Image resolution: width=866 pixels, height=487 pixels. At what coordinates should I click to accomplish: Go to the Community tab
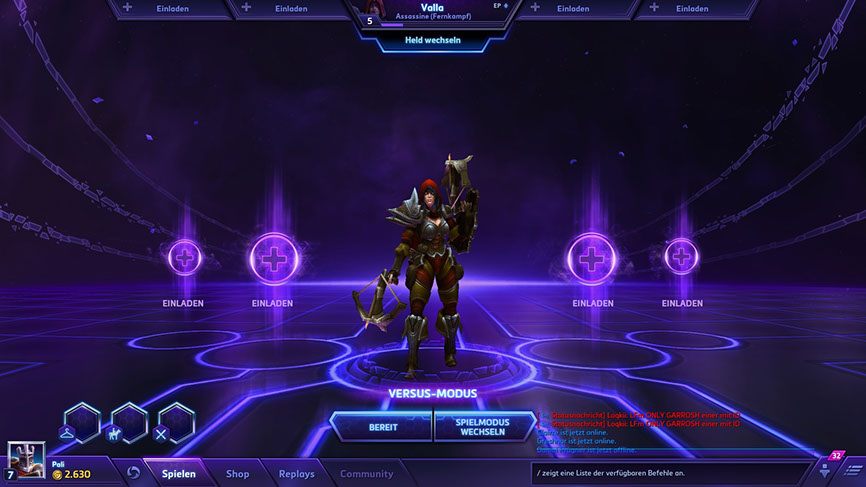[x=366, y=474]
